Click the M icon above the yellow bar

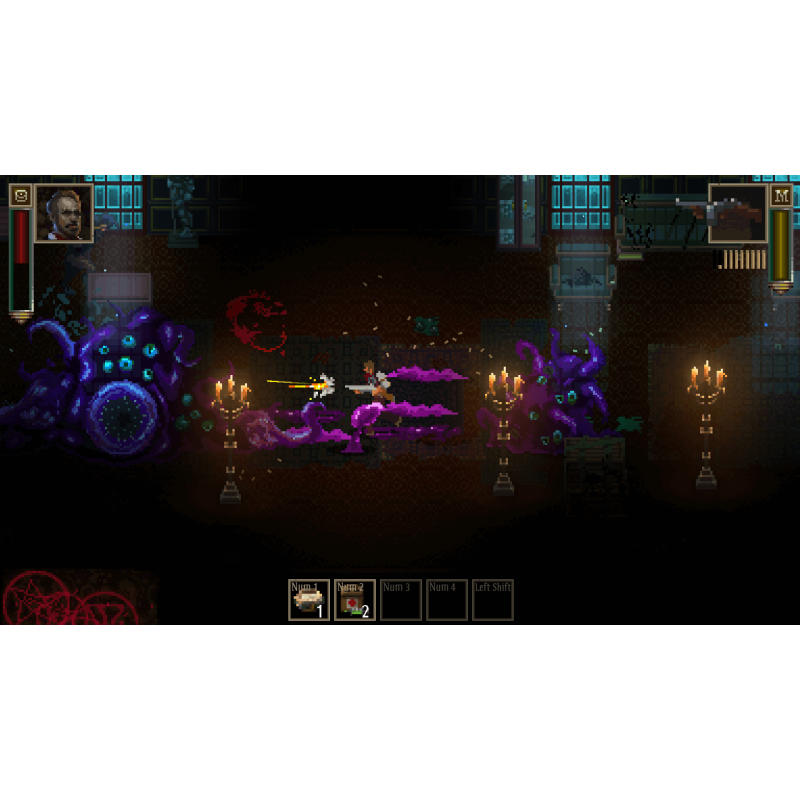click(781, 195)
